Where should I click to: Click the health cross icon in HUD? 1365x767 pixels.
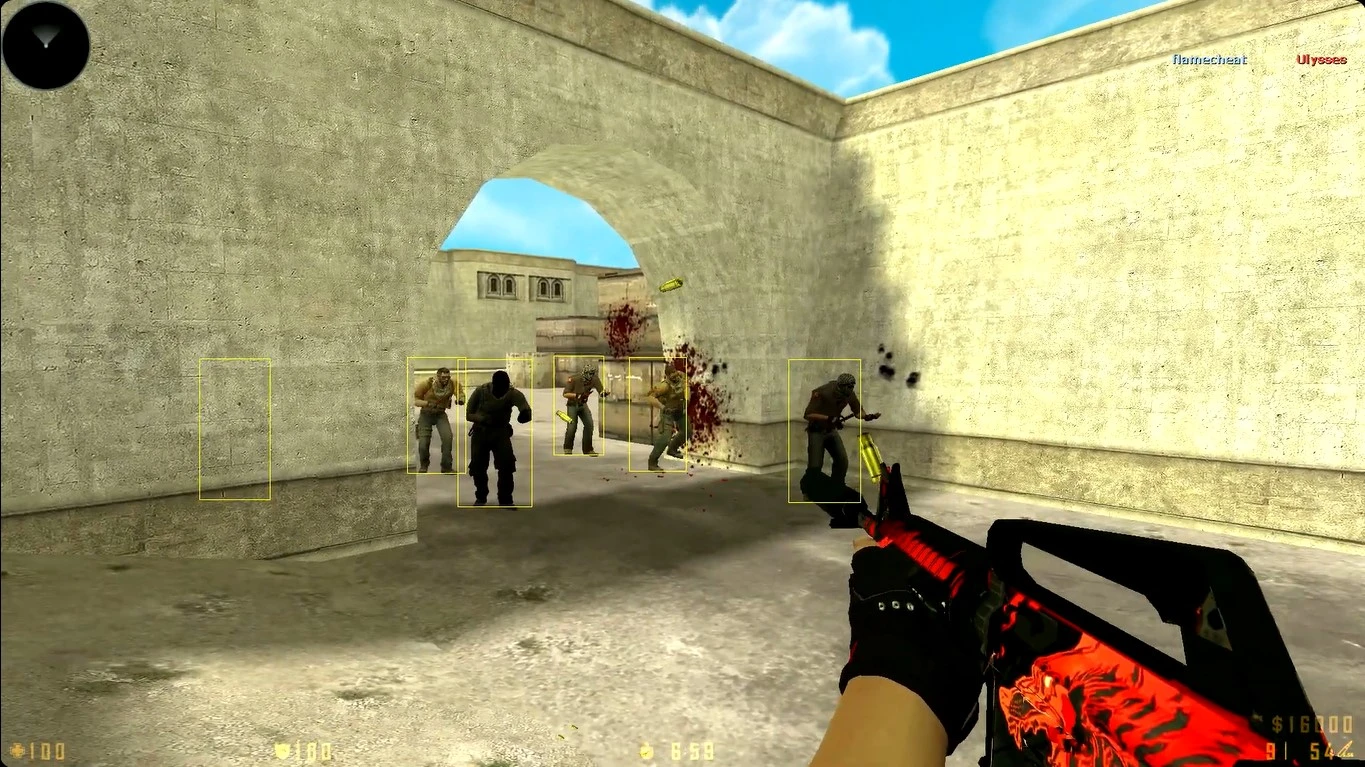click(x=18, y=751)
